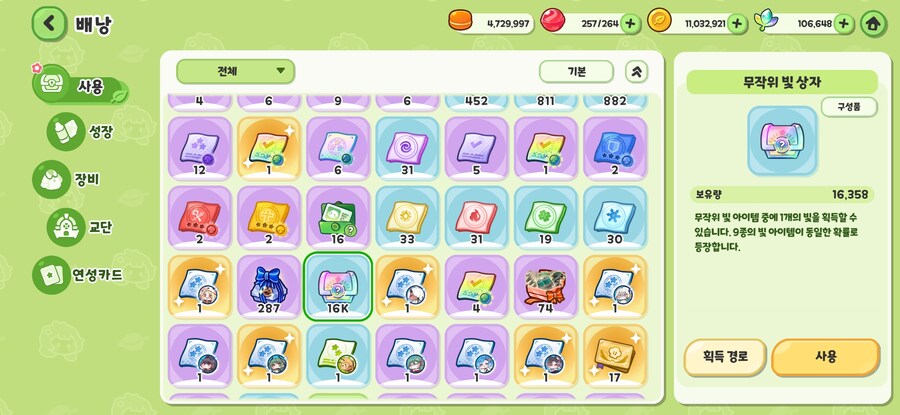This screenshot has height=415, width=900.
Task: Choose the purple swirl ticket with 31
Action: coord(407,146)
